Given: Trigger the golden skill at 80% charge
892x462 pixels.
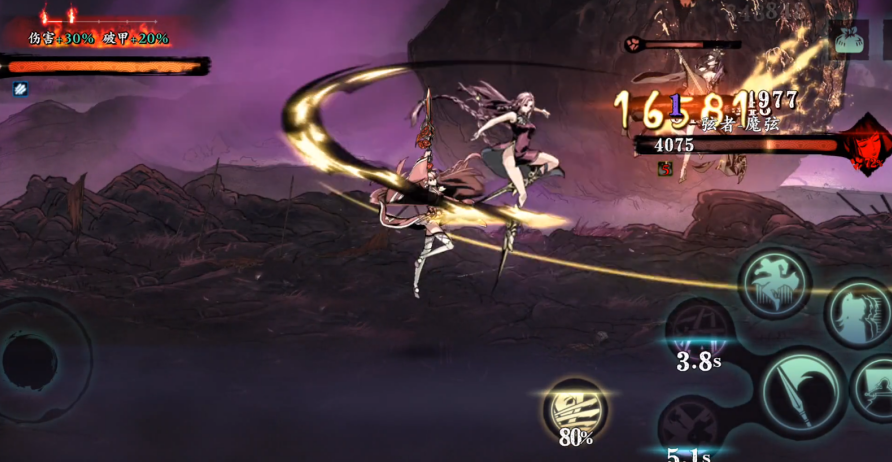Looking at the screenshot, I should 575,408.
